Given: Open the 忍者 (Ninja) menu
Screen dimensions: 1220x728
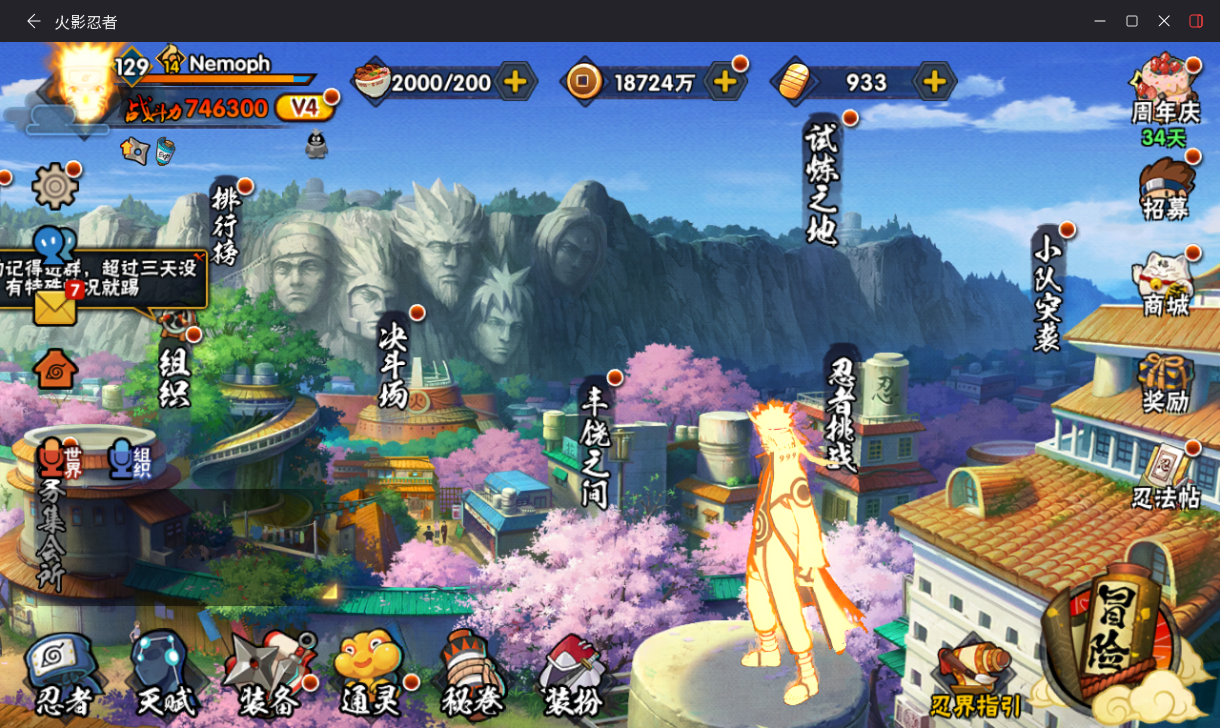Looking at the screenshot, I should coord(62,676).
